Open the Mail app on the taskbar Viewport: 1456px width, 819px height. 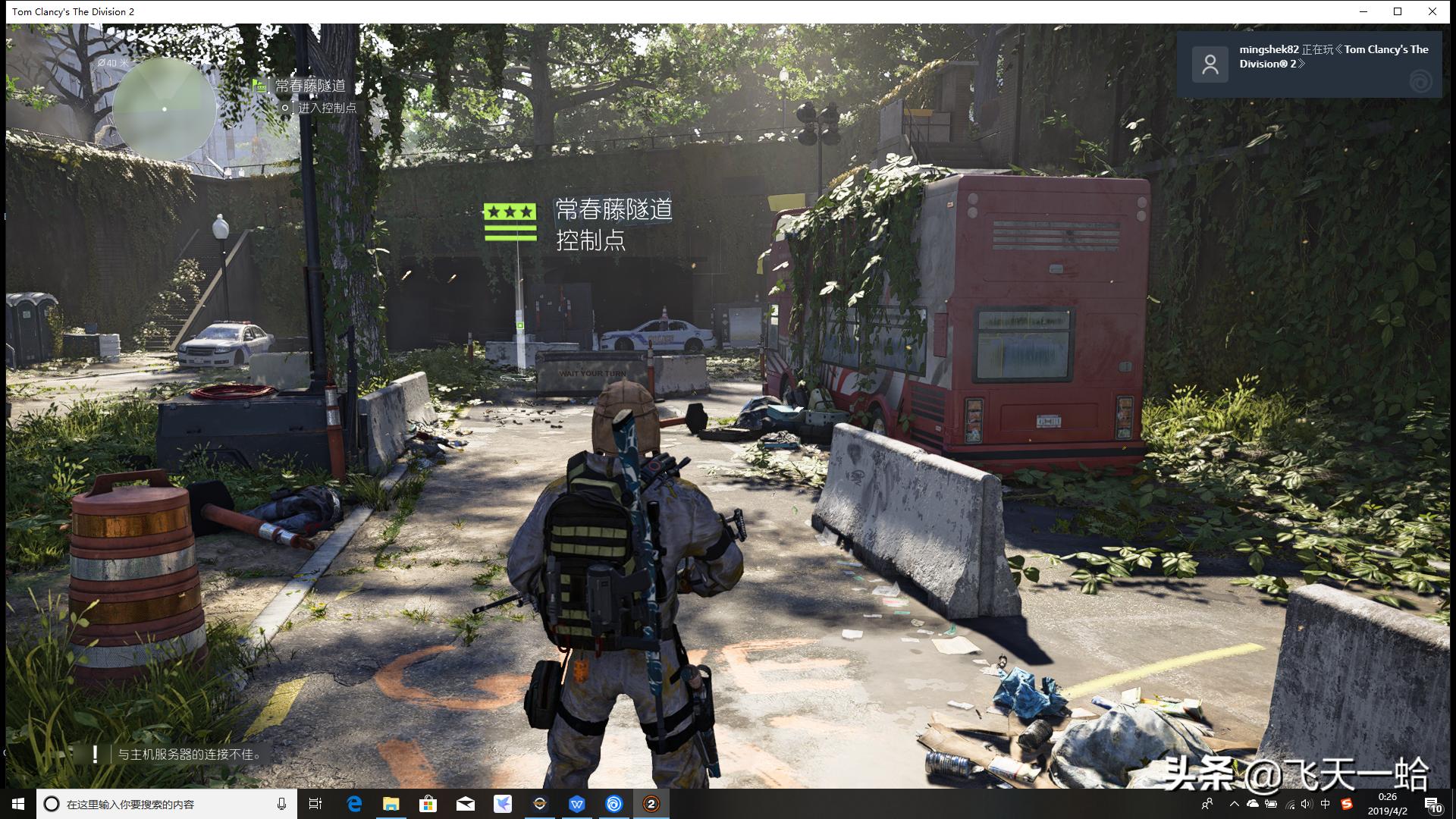466,803
